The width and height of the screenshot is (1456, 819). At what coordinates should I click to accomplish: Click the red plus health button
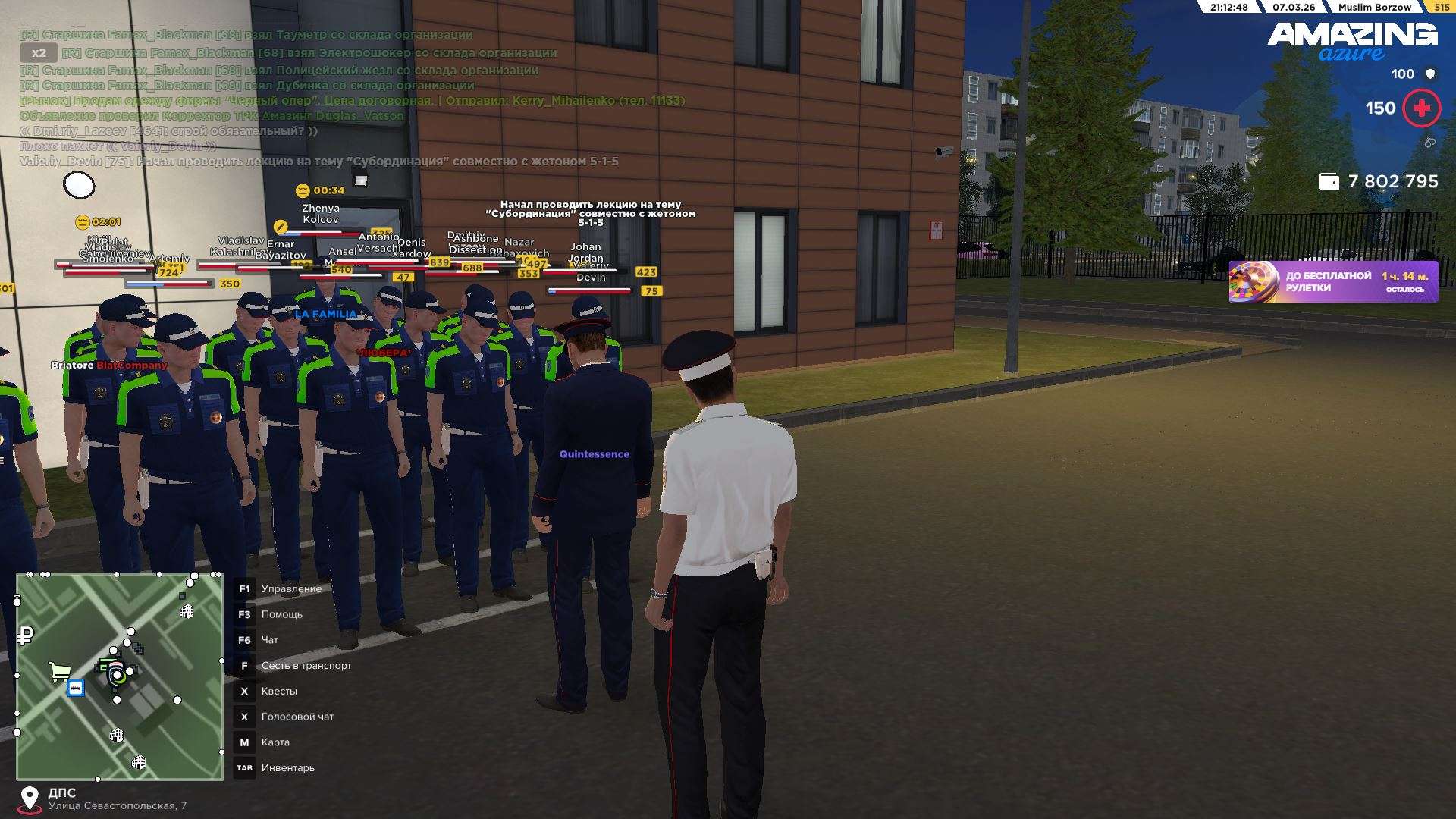pos(1421,108)
